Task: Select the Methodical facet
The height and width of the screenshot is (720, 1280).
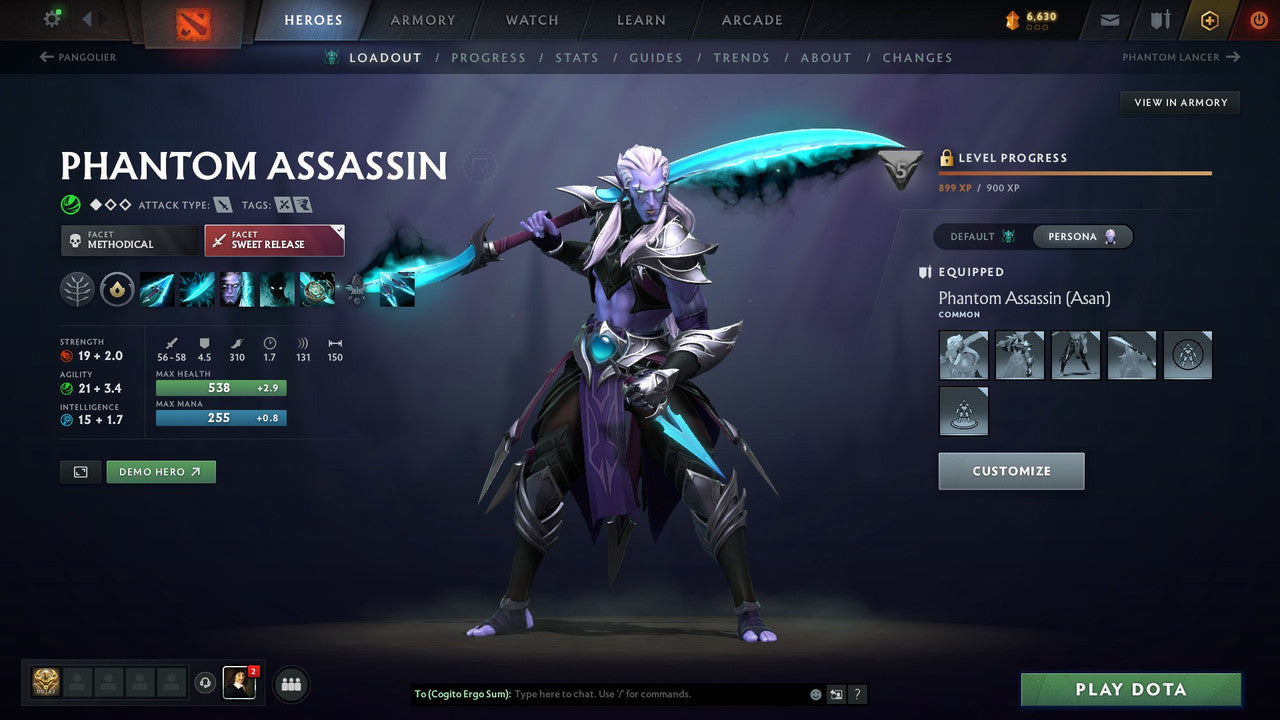Action: click(x=129, y=240)
